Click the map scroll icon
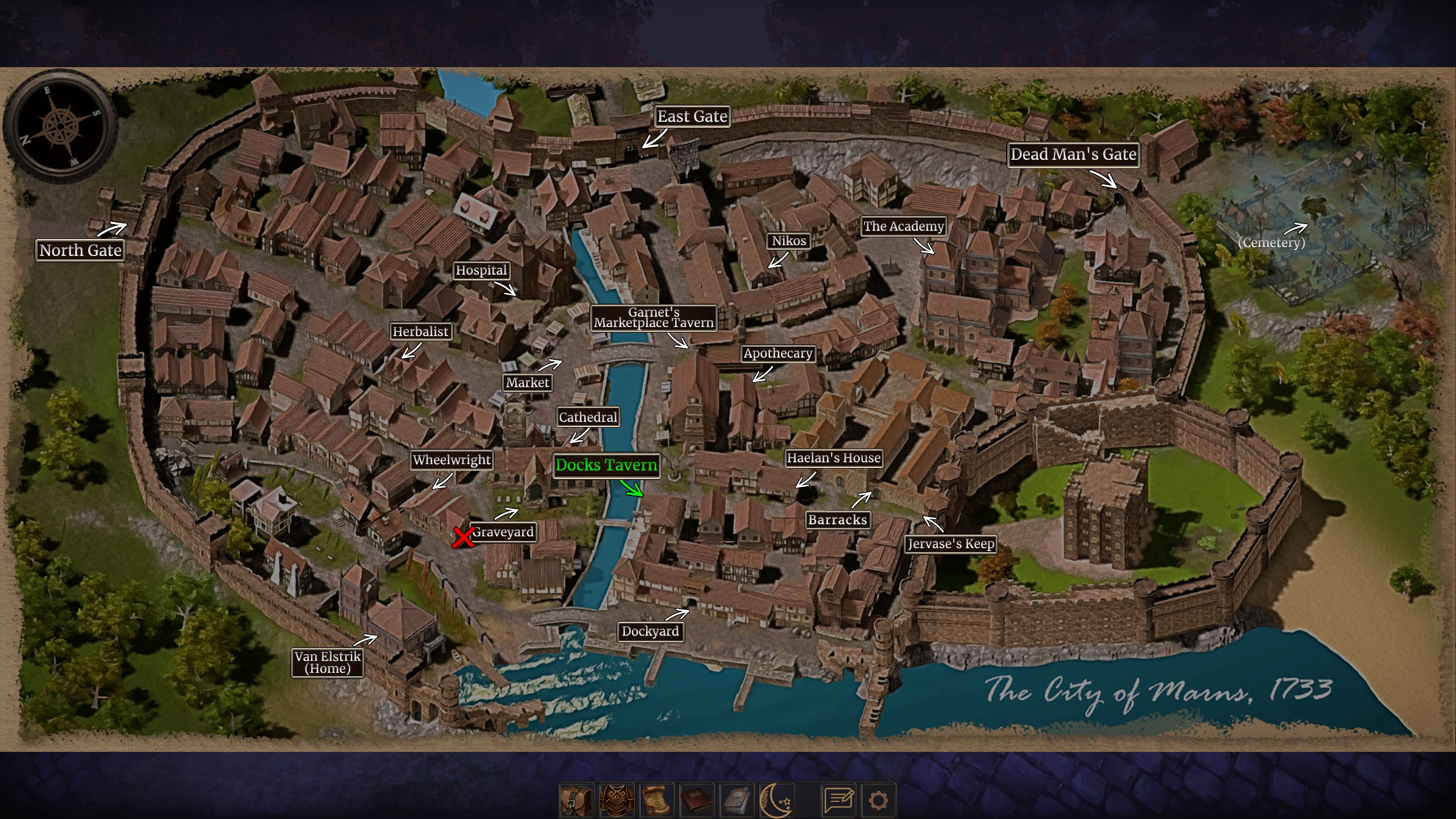 coord(657,800)
